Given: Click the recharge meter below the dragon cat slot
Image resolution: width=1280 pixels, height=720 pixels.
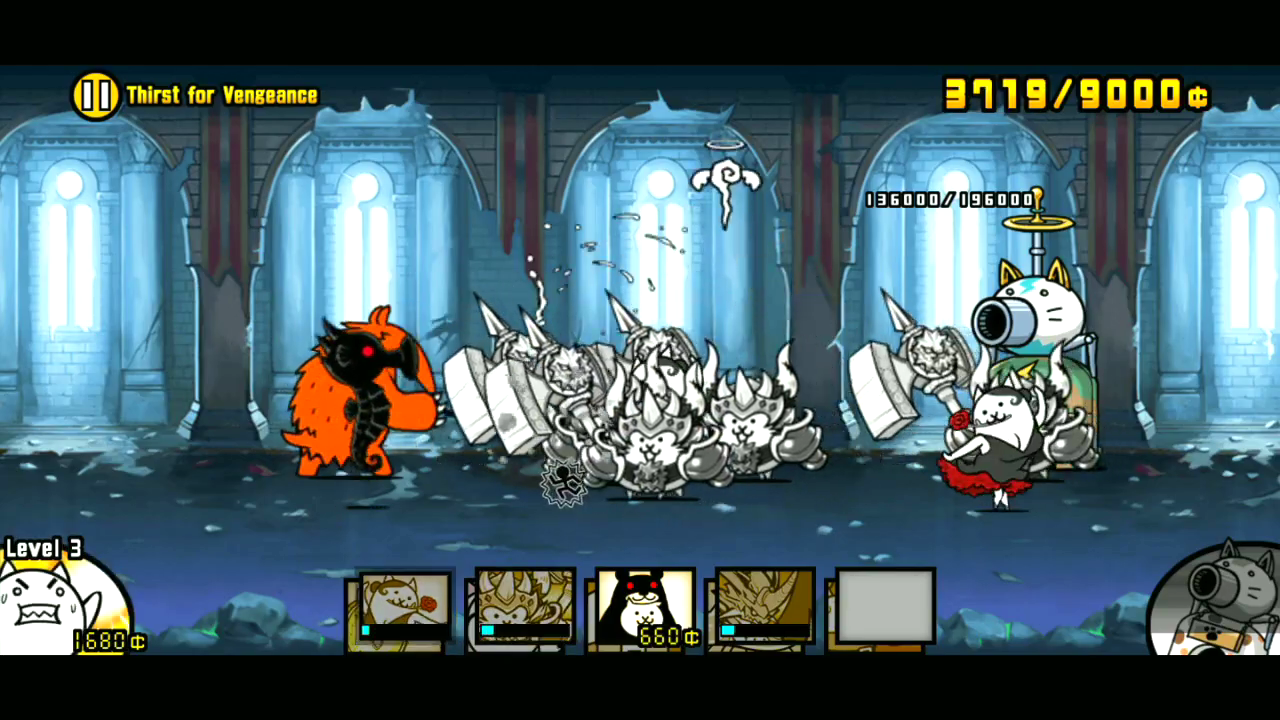Looking at the screenshot, I should pyautogui.click(x=764, y=631).
